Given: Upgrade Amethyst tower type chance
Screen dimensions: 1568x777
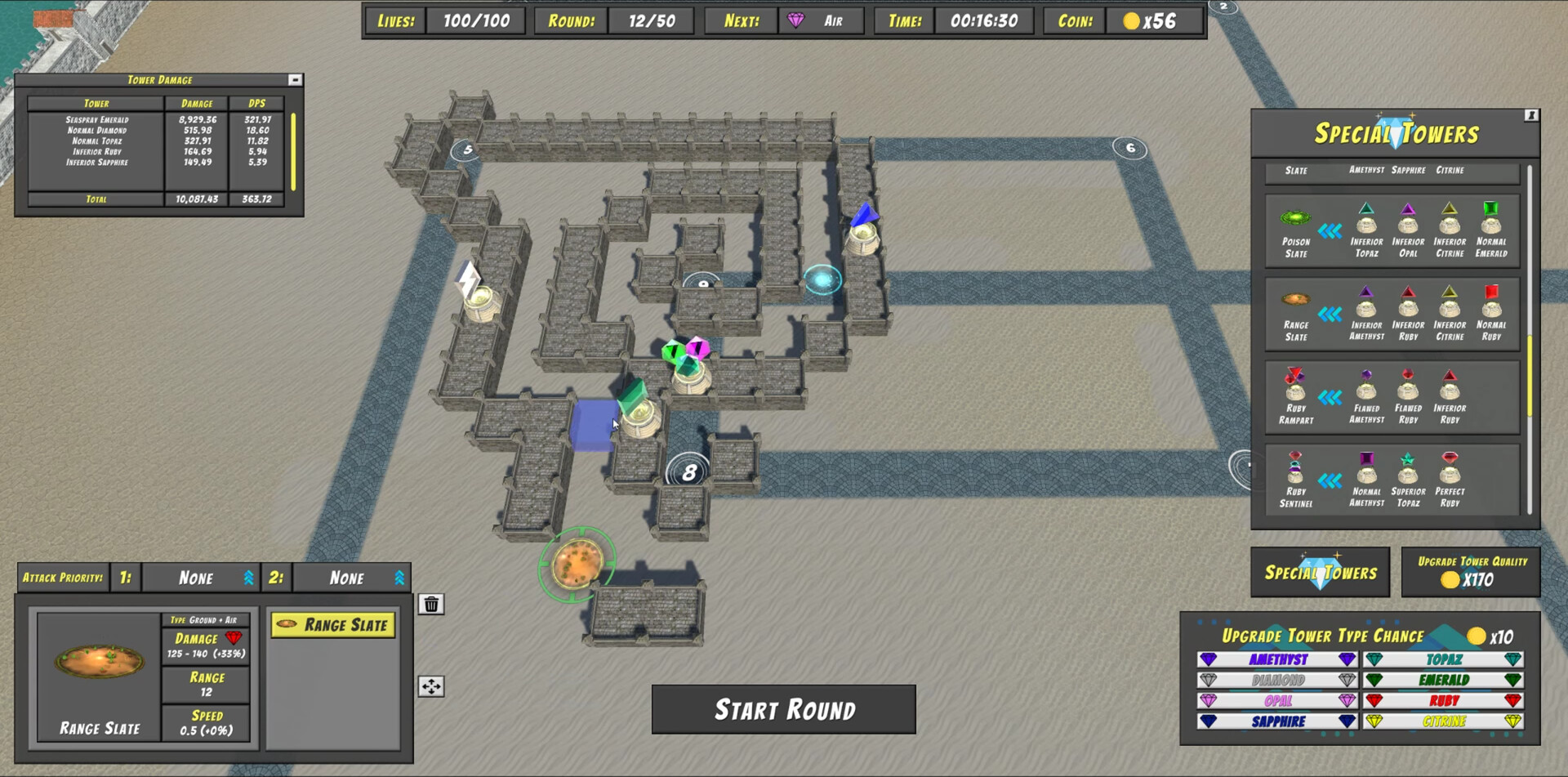Looking at the screenshot, I should pos(1277,659).
